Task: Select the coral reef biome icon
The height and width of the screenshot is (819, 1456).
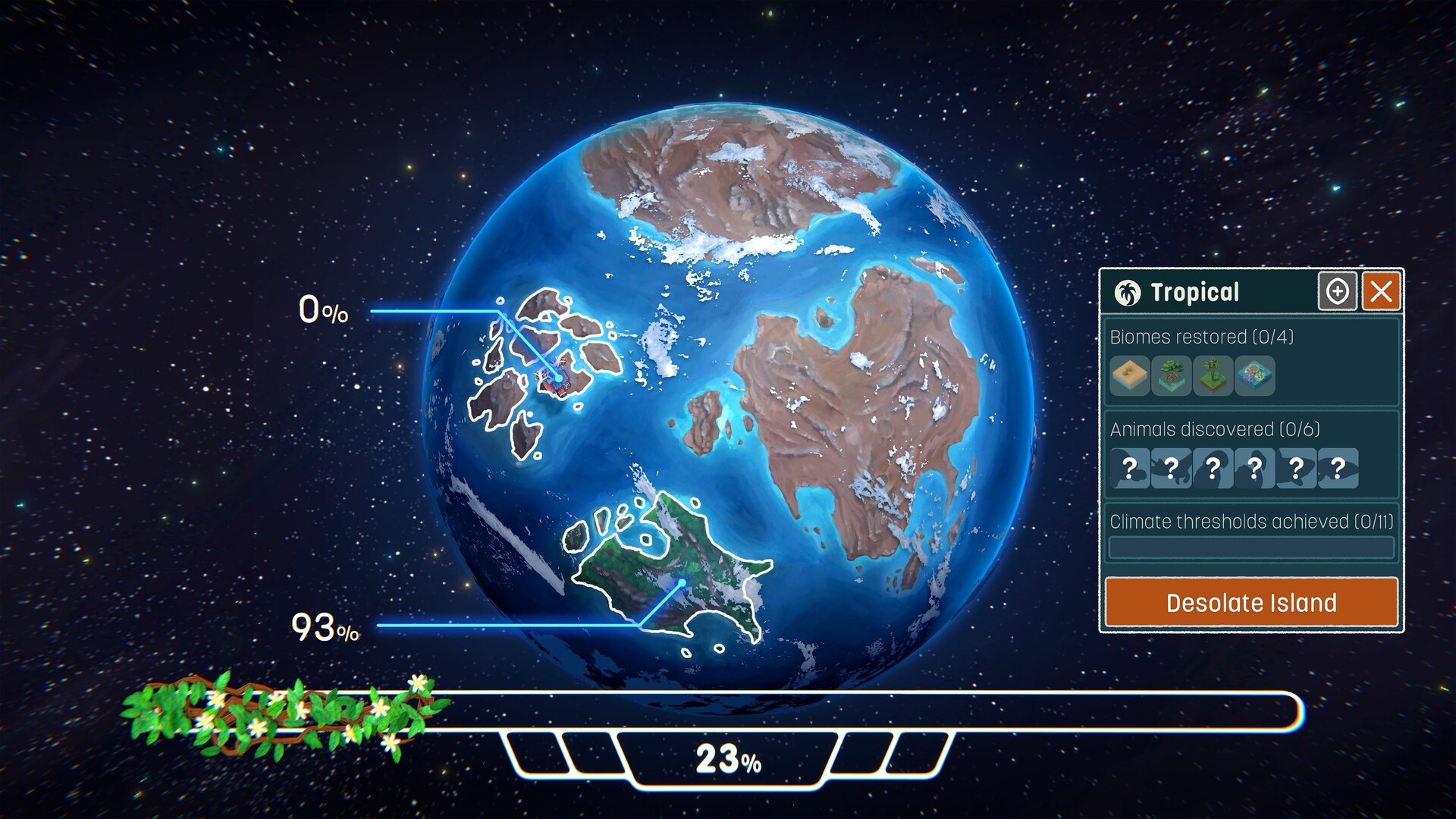Action: pos(1254,376)
